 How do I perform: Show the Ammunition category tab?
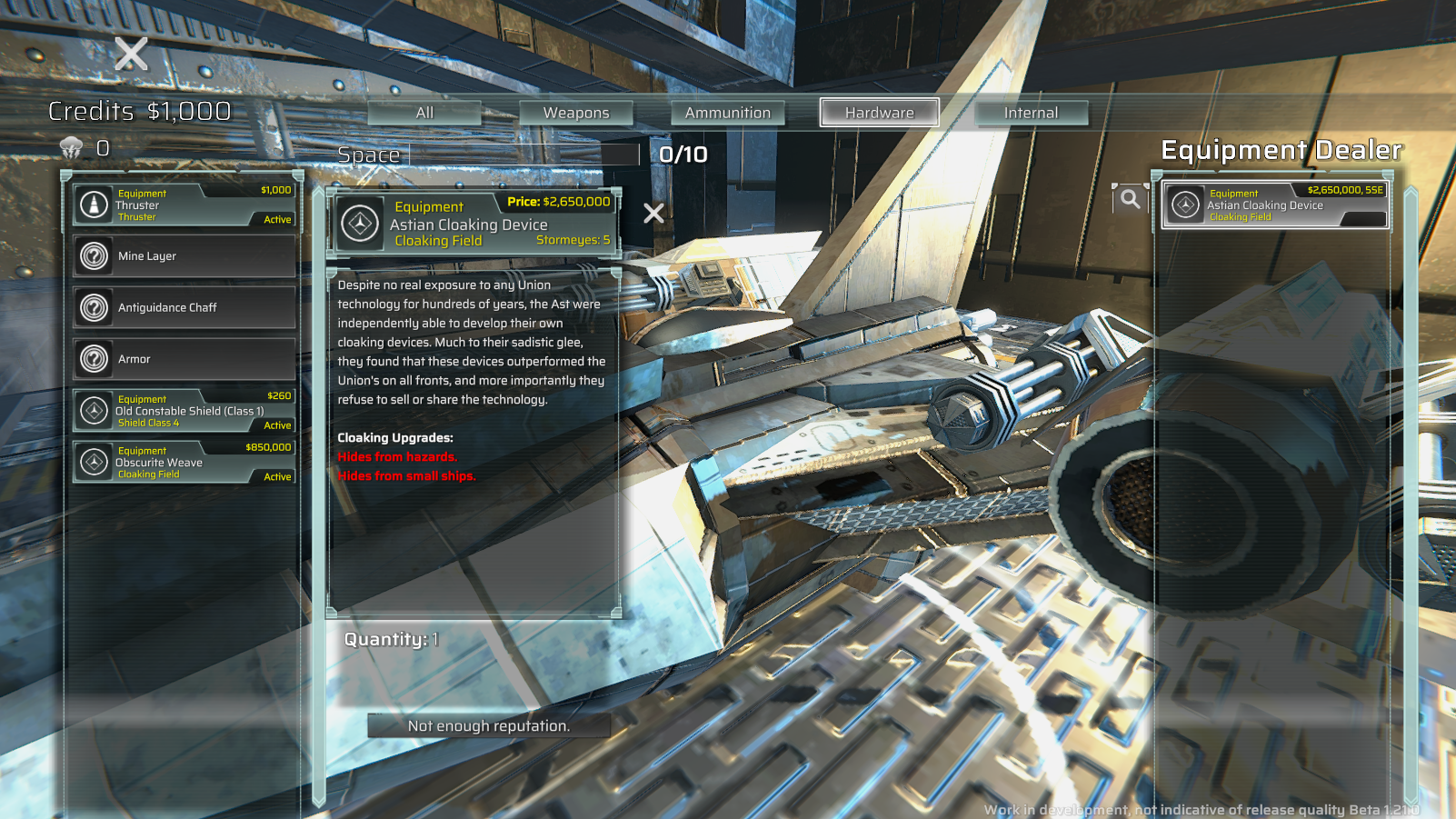click(x=727, y=113)
